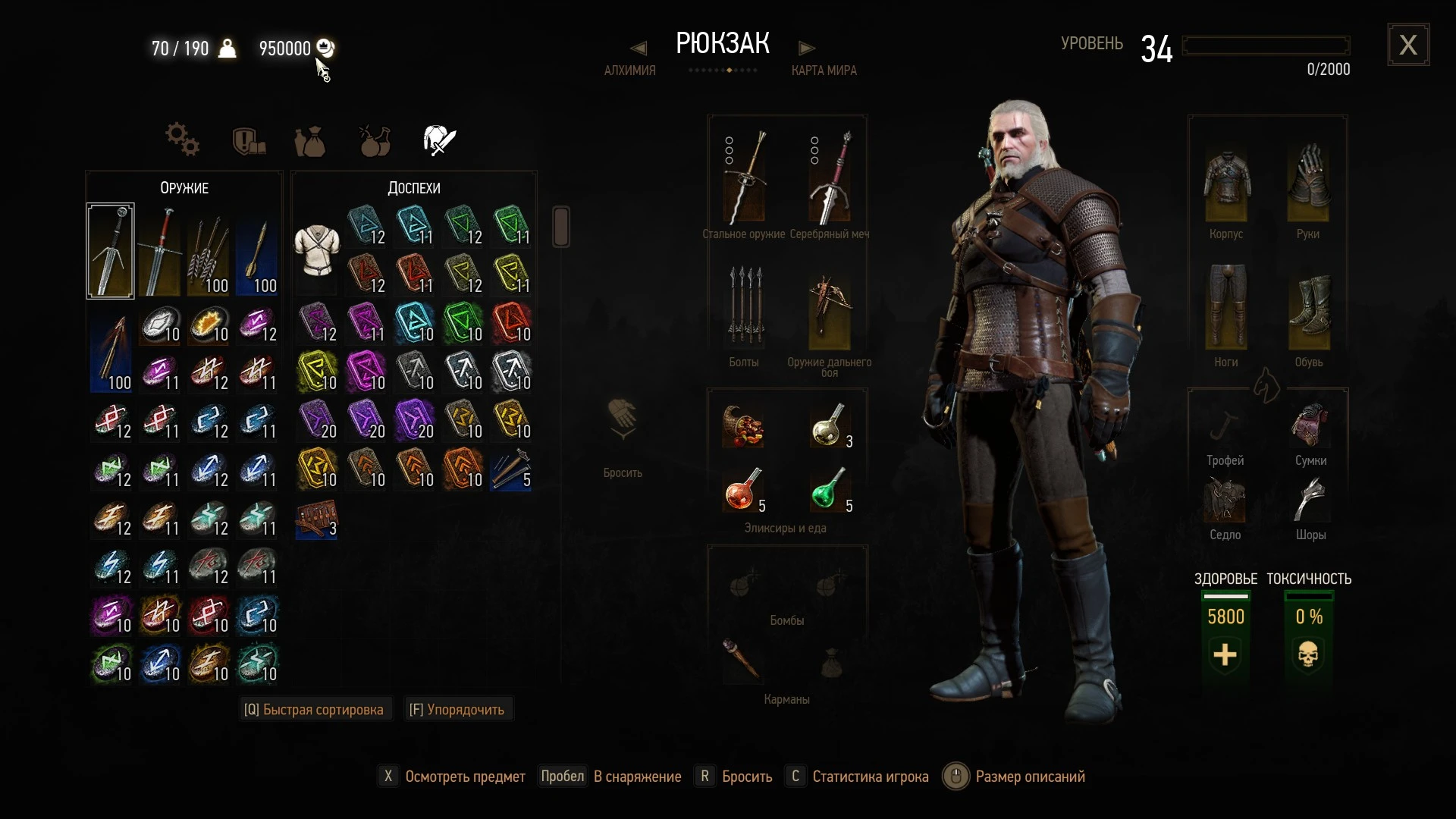
Task: Select the crafting components filter icon
Action: [x=182, y=140]
